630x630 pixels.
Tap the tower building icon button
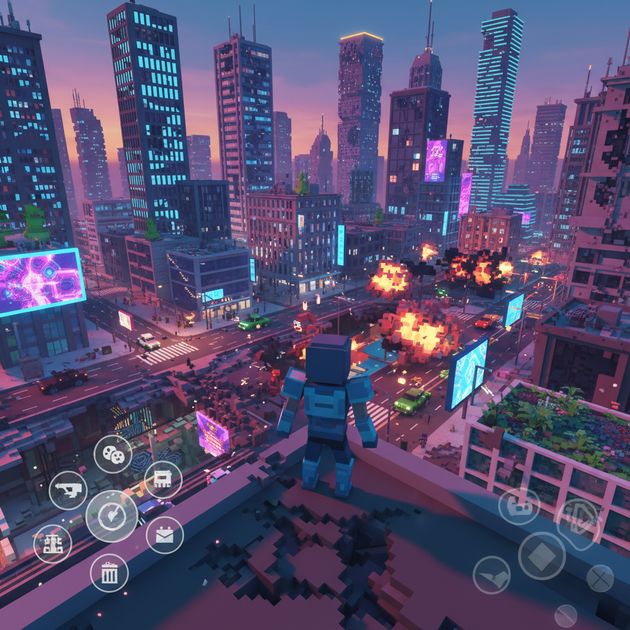coord(52,543)
